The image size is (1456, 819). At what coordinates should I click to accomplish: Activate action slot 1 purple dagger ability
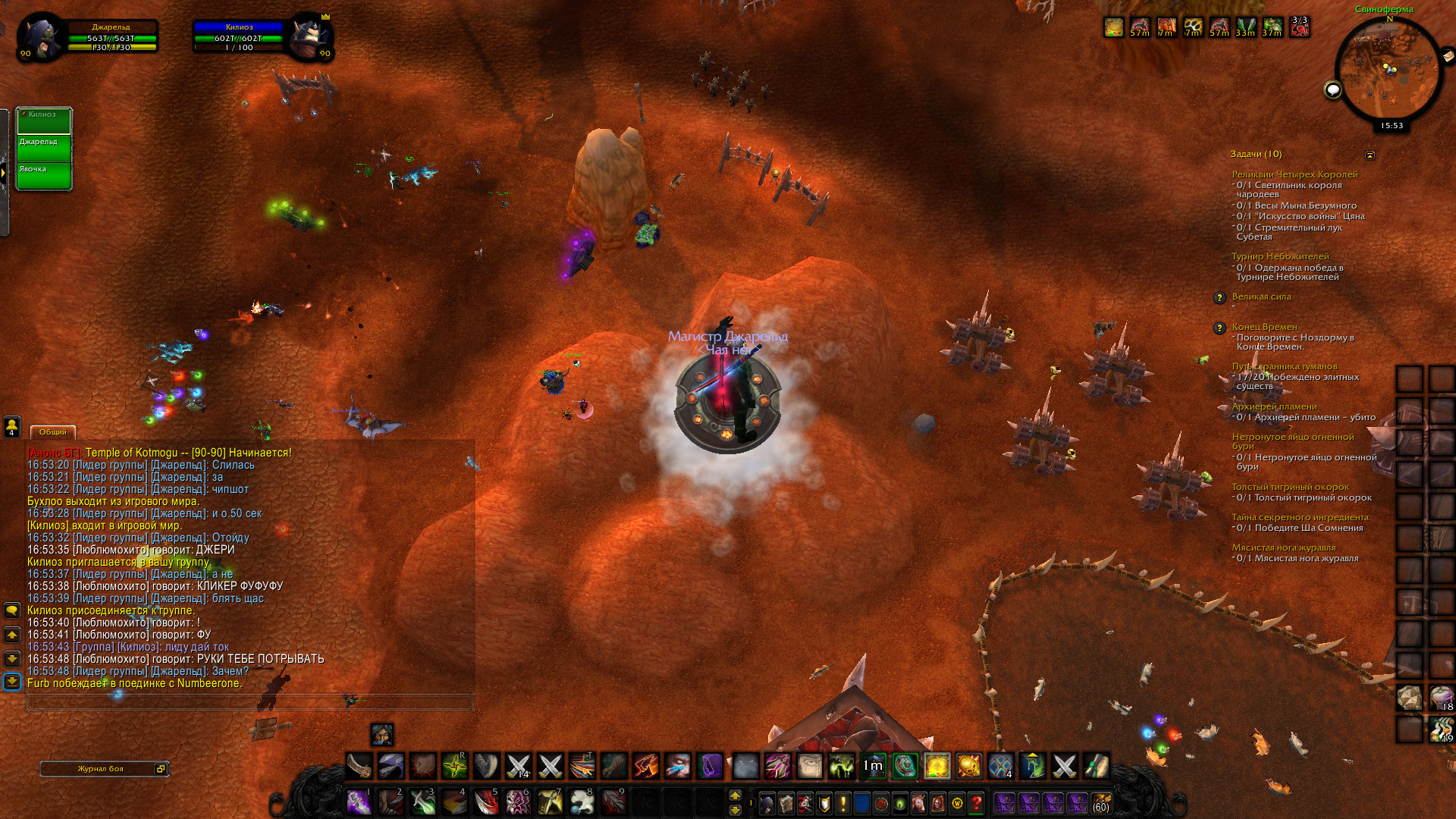[x=359, y=802]
